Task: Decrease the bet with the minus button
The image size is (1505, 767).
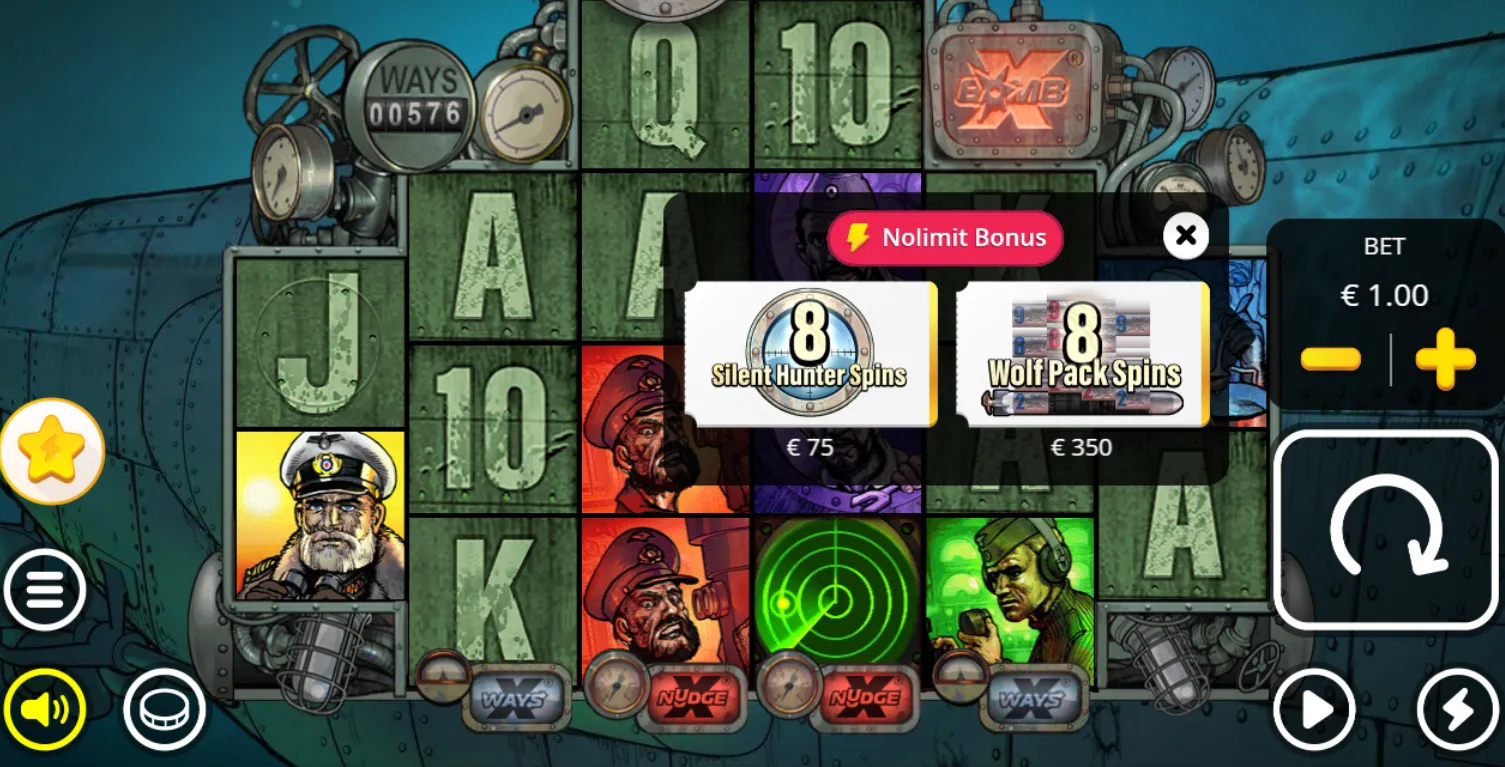Action: [1330, 359]
